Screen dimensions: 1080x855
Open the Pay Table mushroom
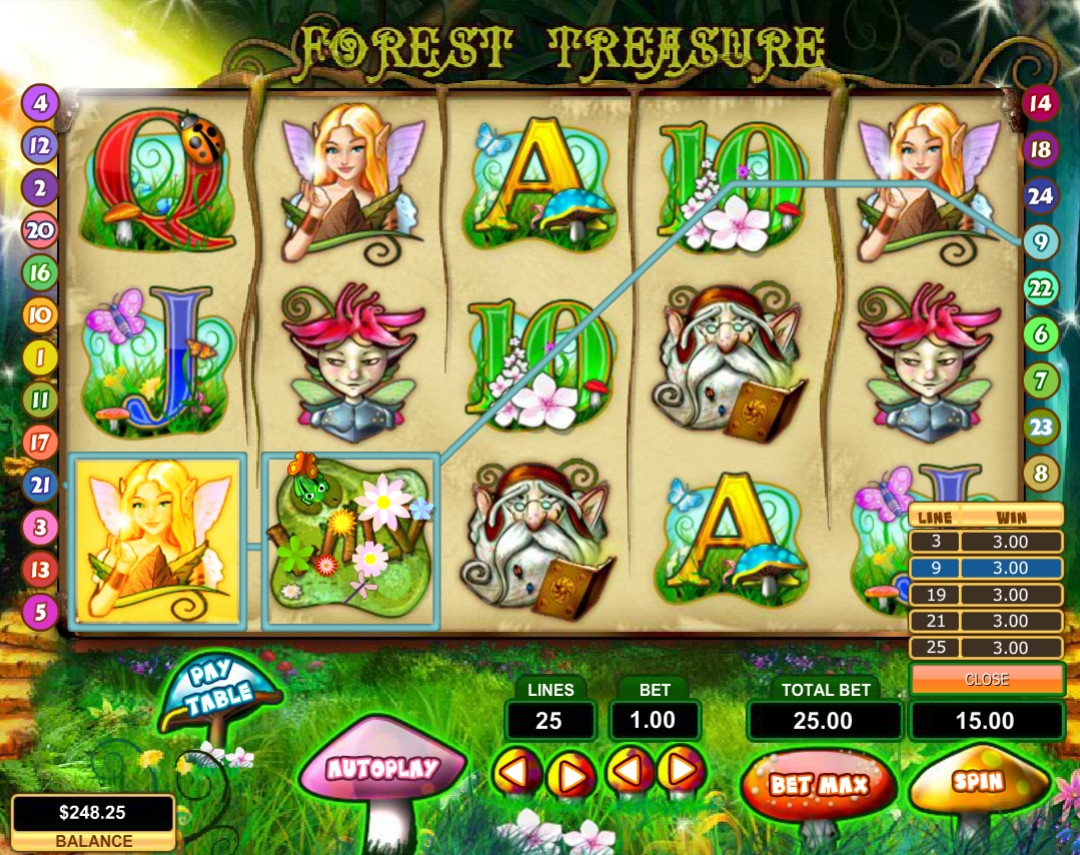[x=220, y=688]
